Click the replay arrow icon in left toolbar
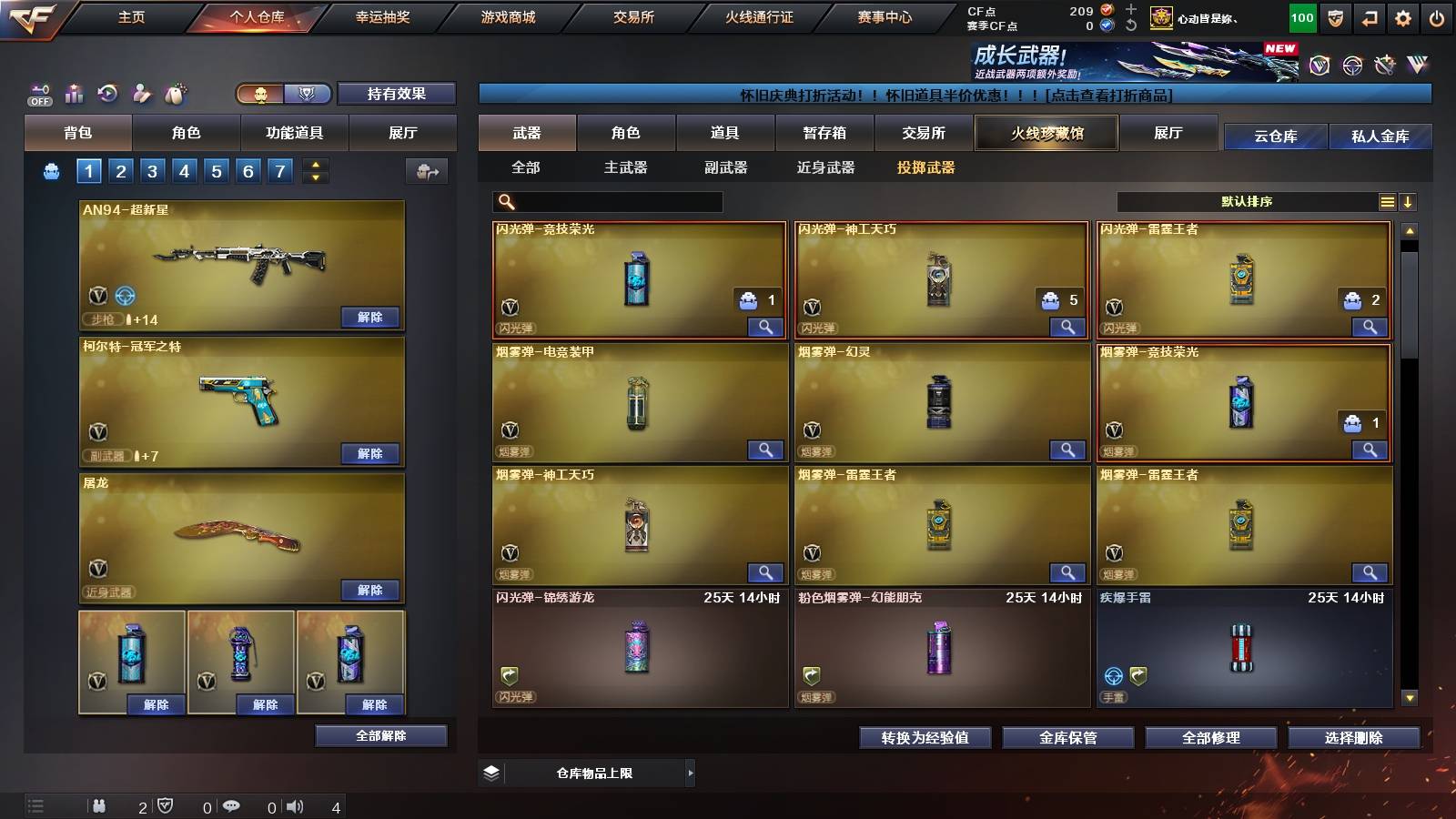Viewport: 1456px width, 819px height. [106, 94]
